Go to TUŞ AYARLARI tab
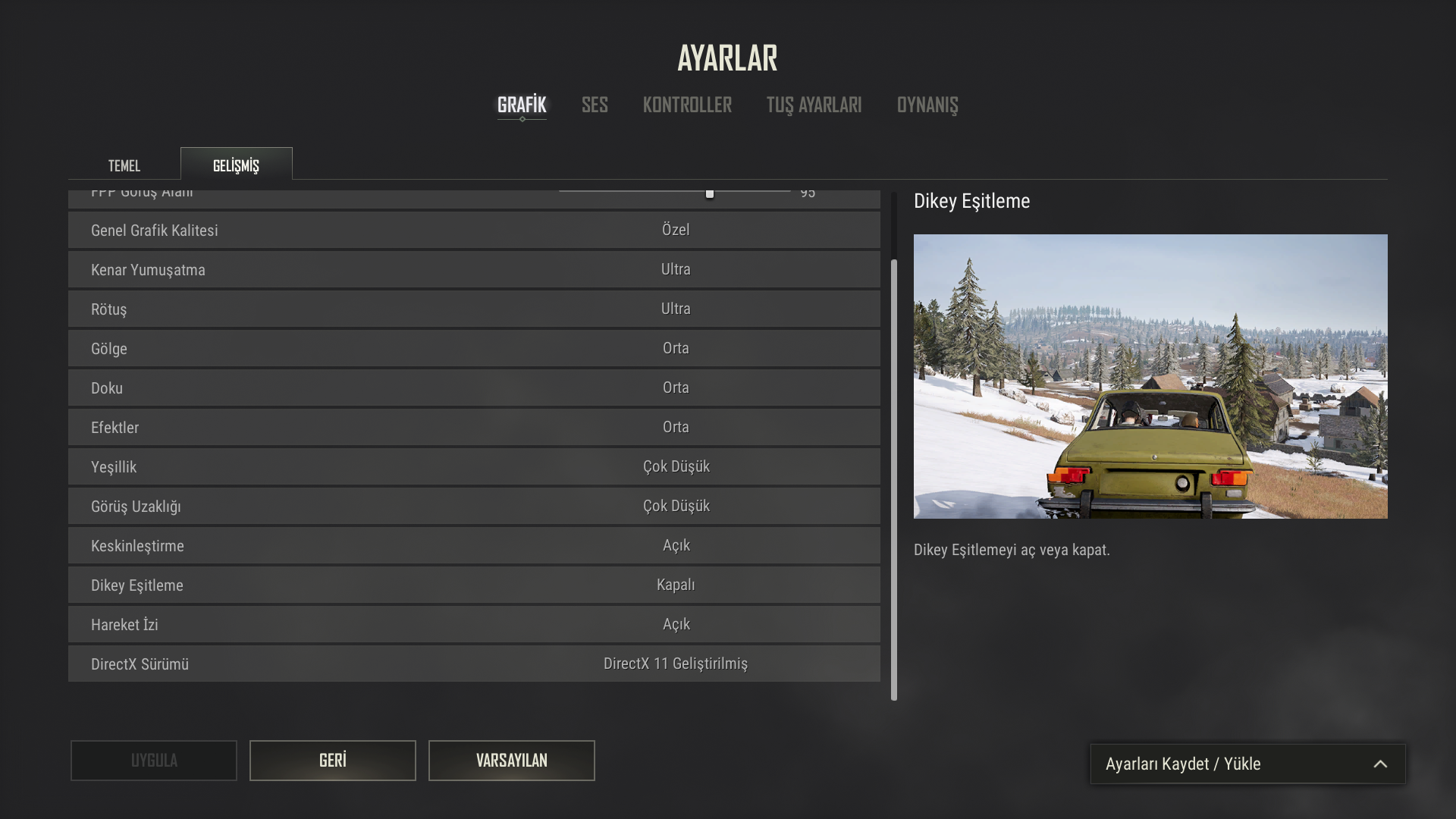Viewport: 1456px width, 819px height. [814, 105]
